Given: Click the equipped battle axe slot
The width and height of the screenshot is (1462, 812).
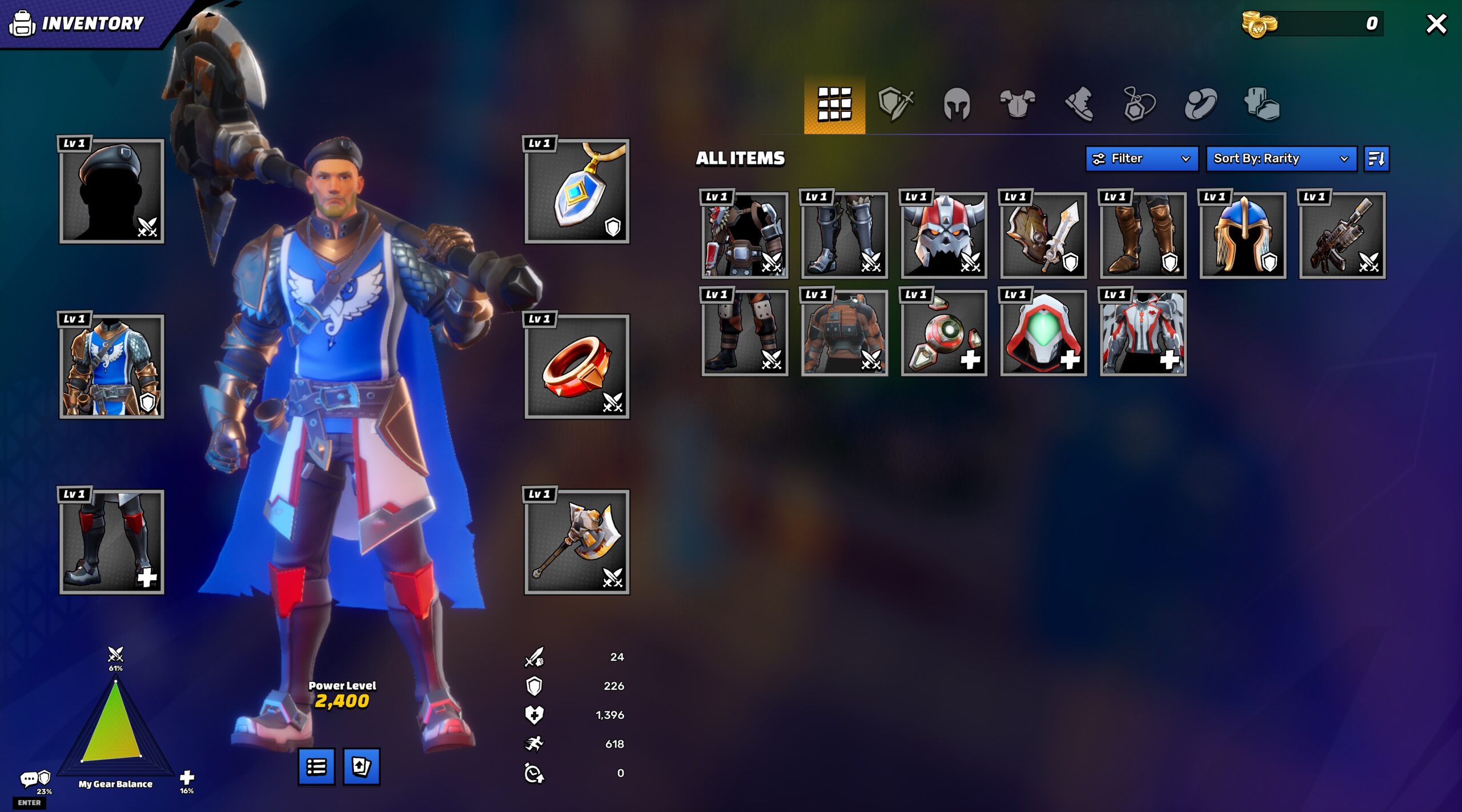Looking at the screenshot, I should (x=577, y=542).
